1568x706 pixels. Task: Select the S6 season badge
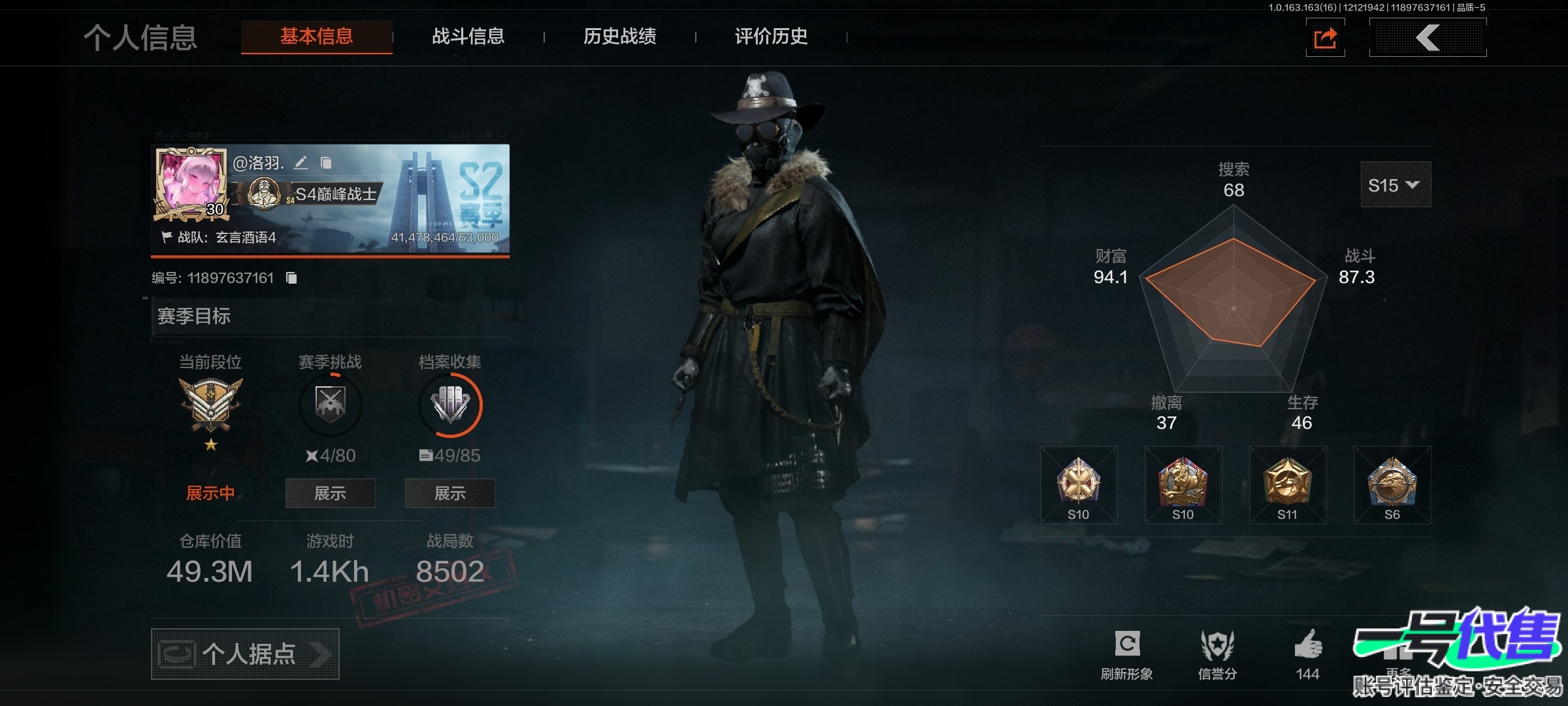[x=1392, y=484]
